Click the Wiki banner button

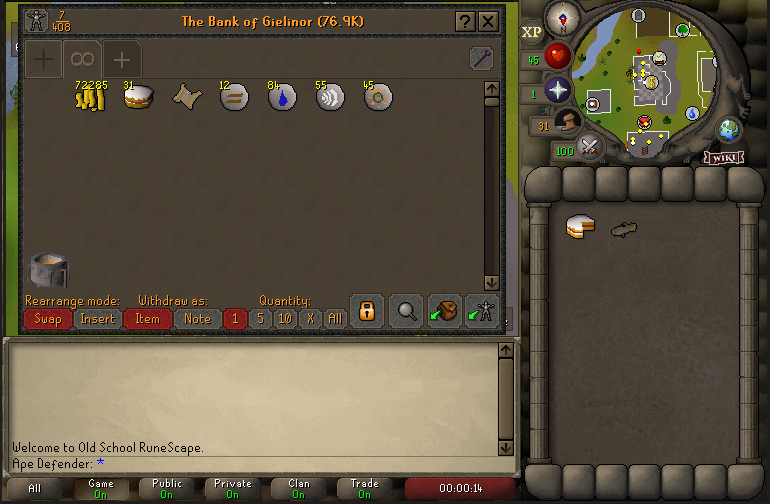point(723,157)
